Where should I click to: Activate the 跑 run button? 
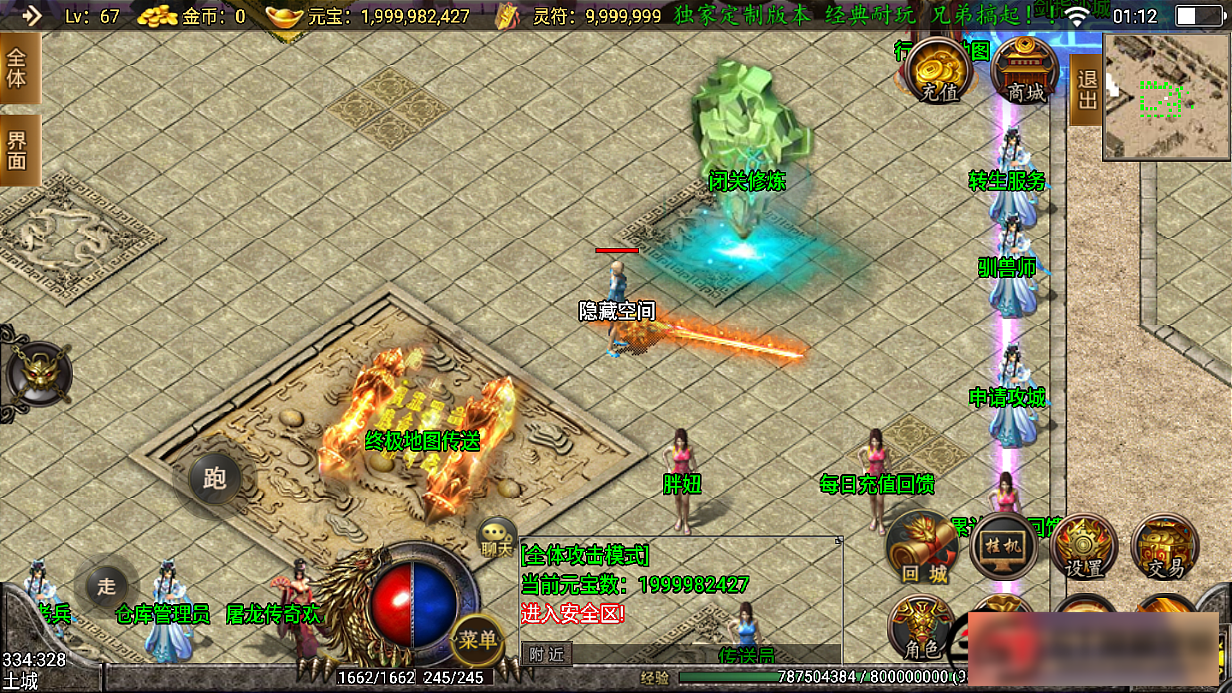click(213, 479)
